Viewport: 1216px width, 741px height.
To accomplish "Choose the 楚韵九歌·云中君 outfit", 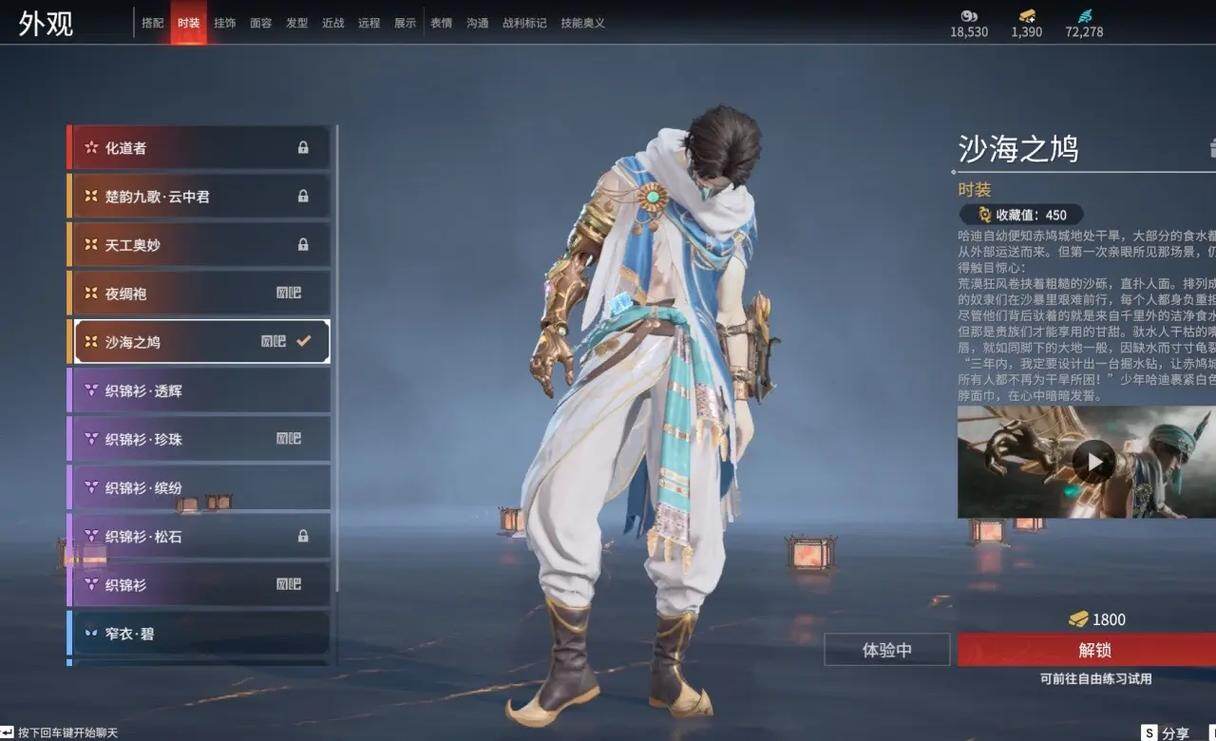I will pyautogui.click(x=198, y=197).
